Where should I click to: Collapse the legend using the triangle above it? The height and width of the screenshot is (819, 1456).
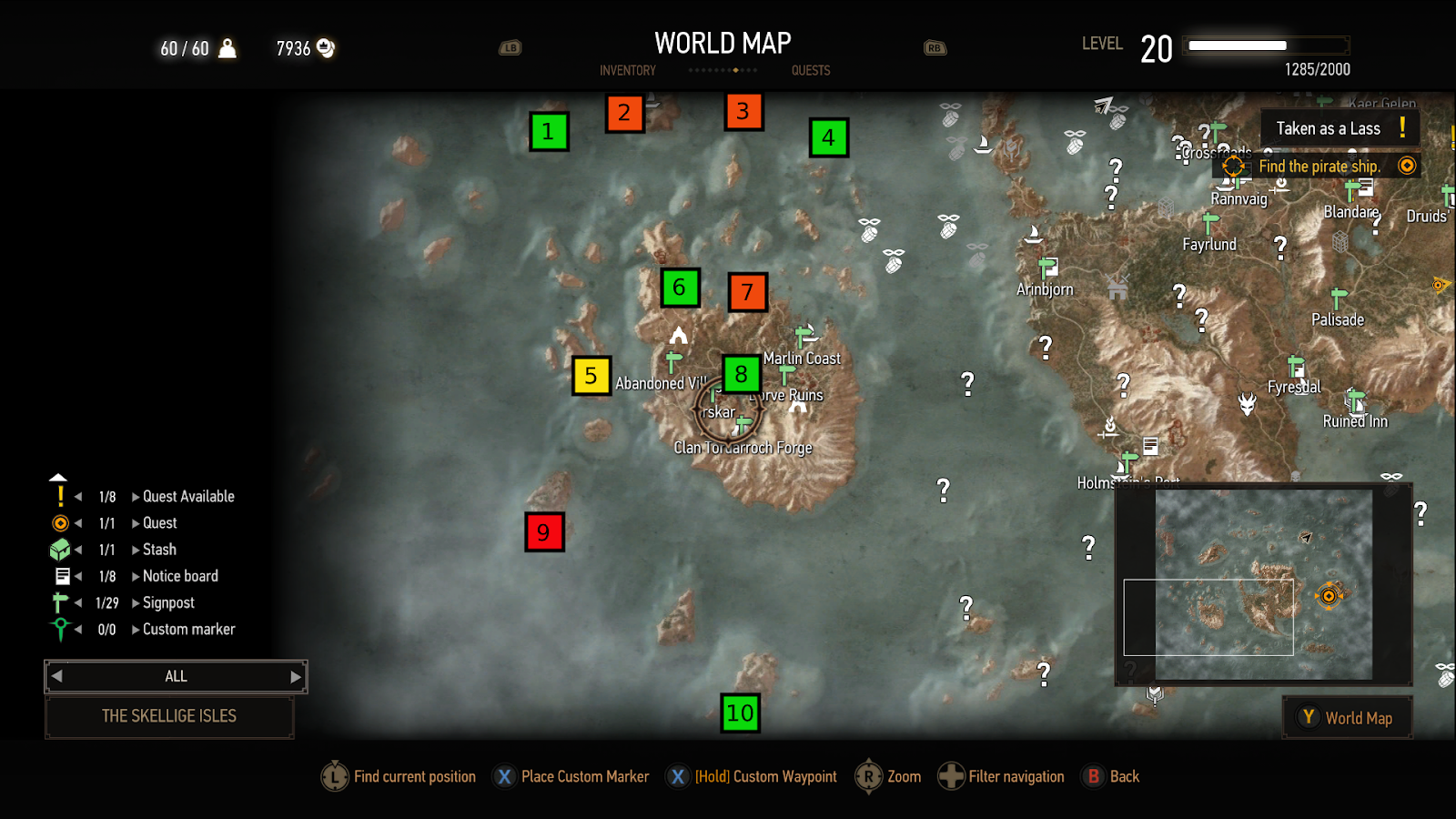click(58, 477)
